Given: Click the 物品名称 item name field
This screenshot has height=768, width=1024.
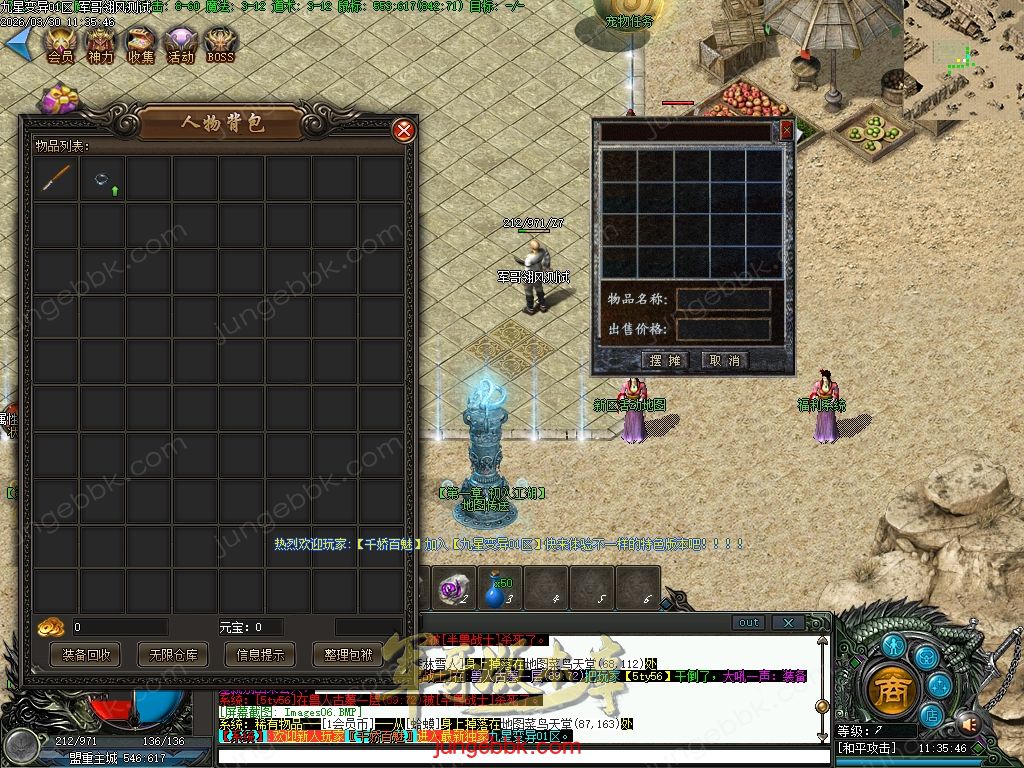Looking at the screenshot, I should click(723, 299).
